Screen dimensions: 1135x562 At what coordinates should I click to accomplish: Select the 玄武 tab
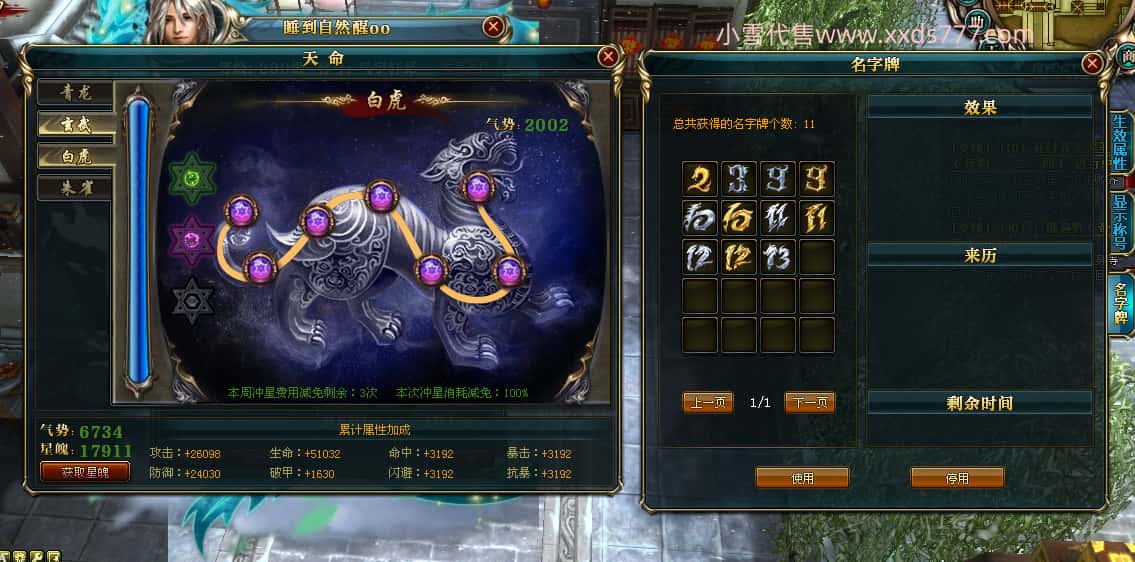point(76,125)
